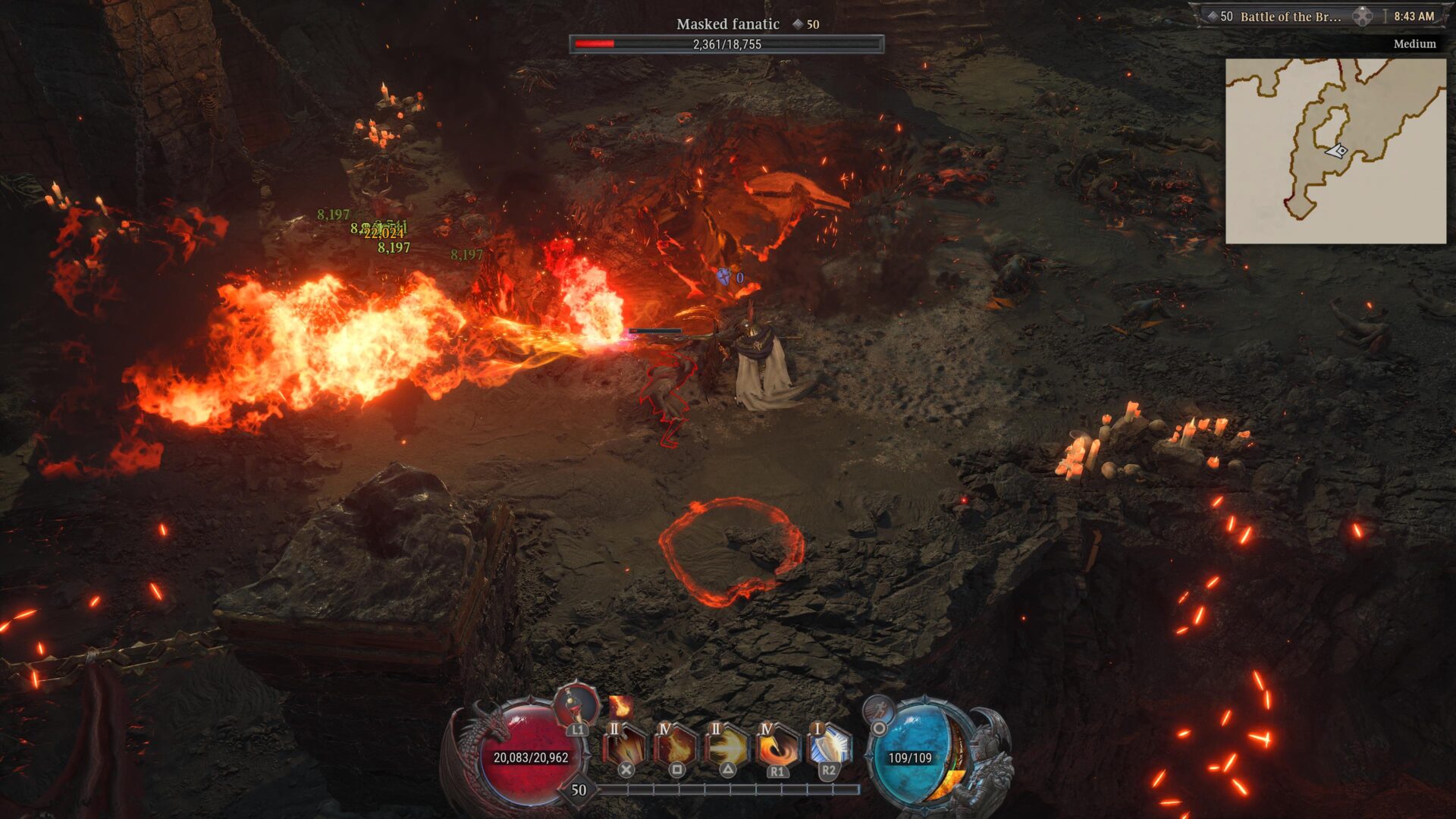This screenshot has width=1456, height=819.
Task: Select the Battle of the Br... area title
Action: [1290, 17]
